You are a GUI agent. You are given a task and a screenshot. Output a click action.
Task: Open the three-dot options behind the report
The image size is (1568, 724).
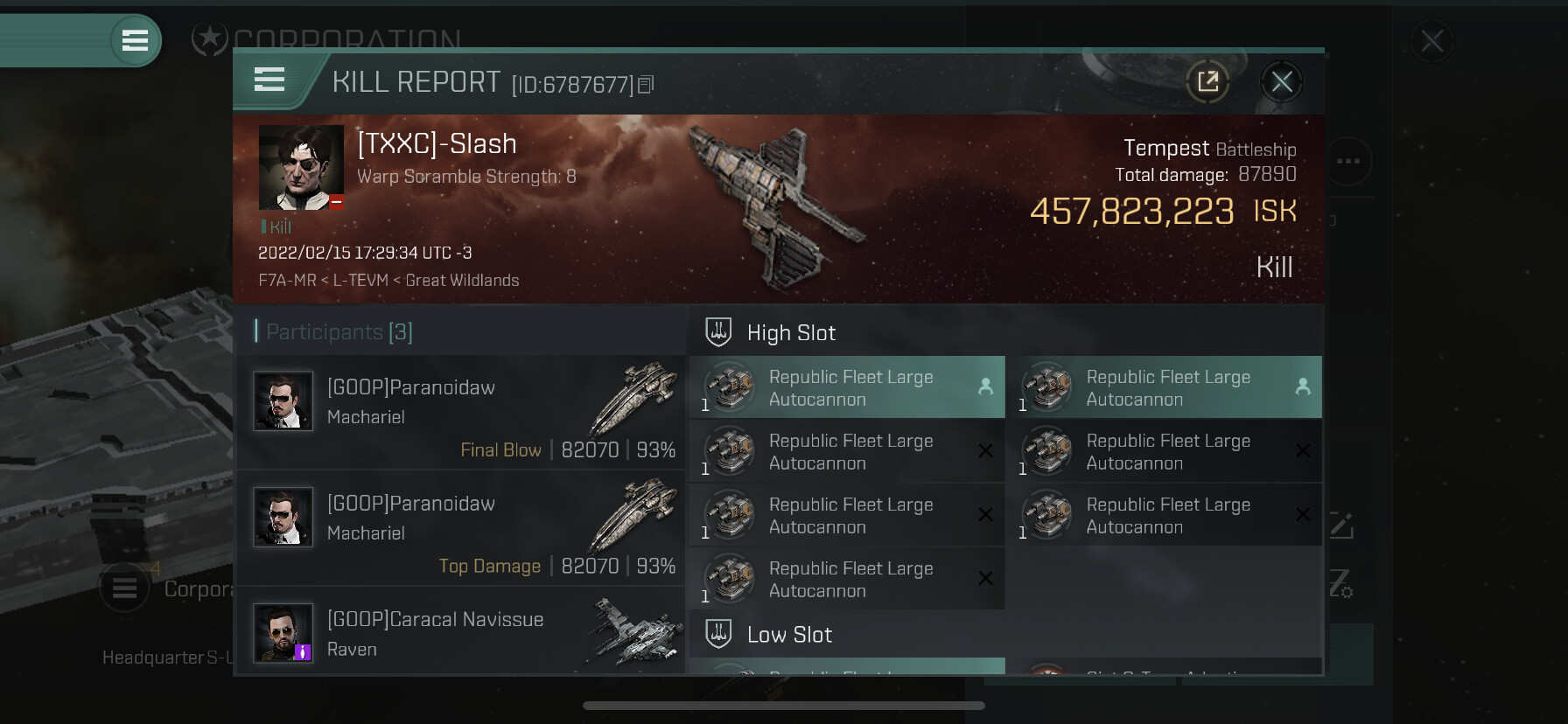tap(1348, 162)
